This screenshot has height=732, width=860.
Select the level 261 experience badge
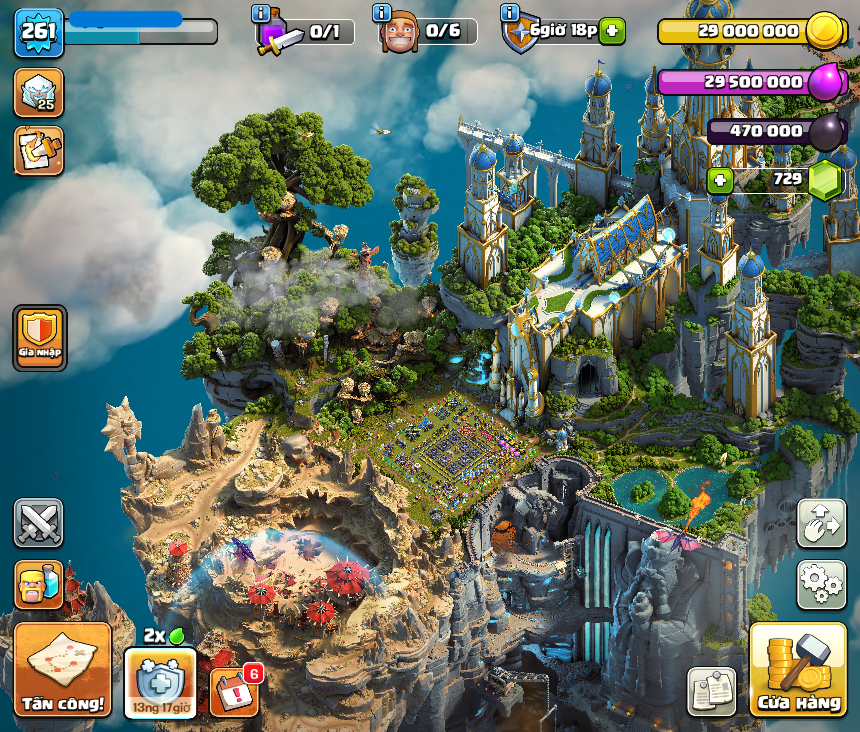(39, 33)
